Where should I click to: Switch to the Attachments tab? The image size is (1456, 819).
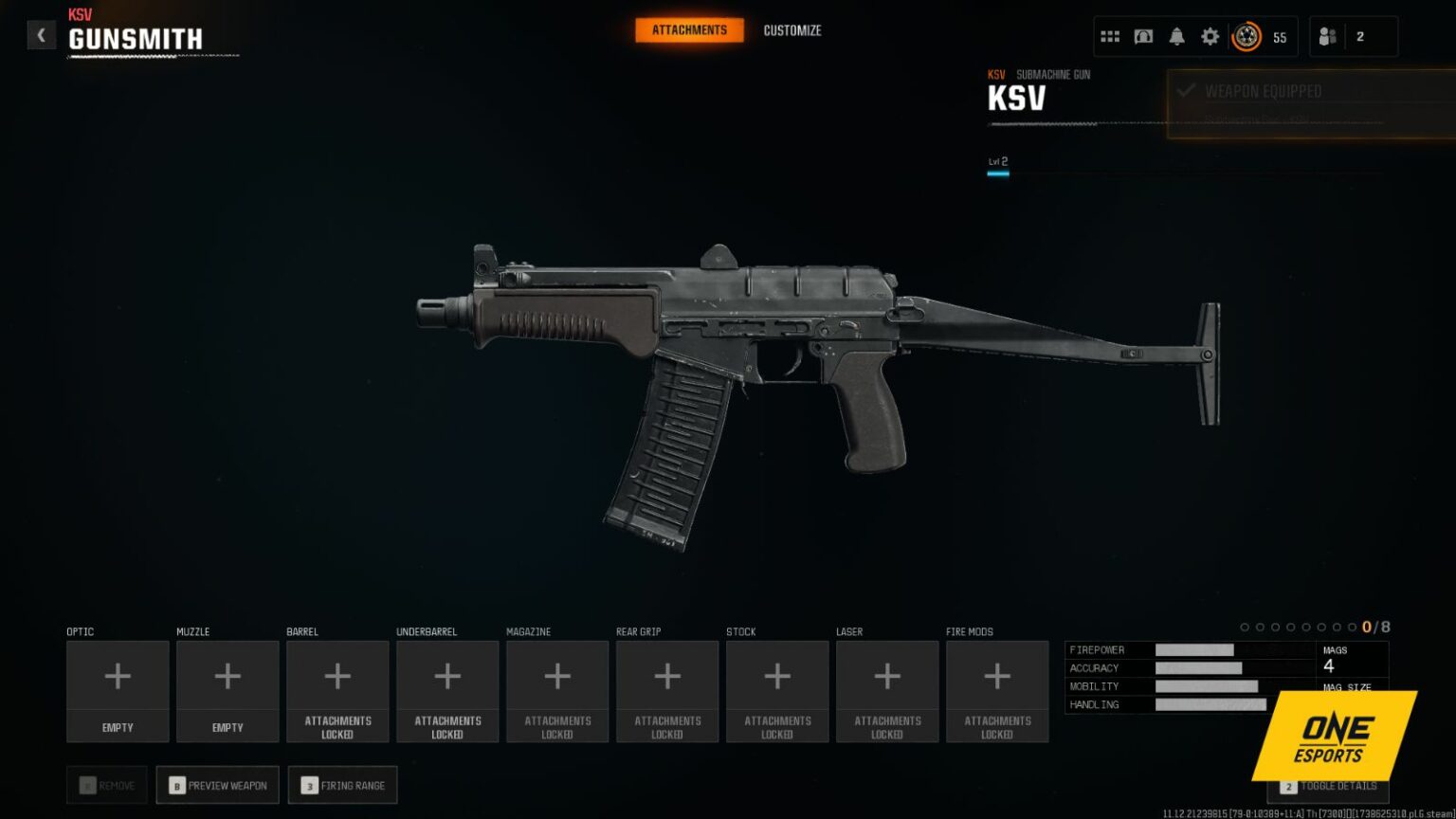tap(689, 29)
